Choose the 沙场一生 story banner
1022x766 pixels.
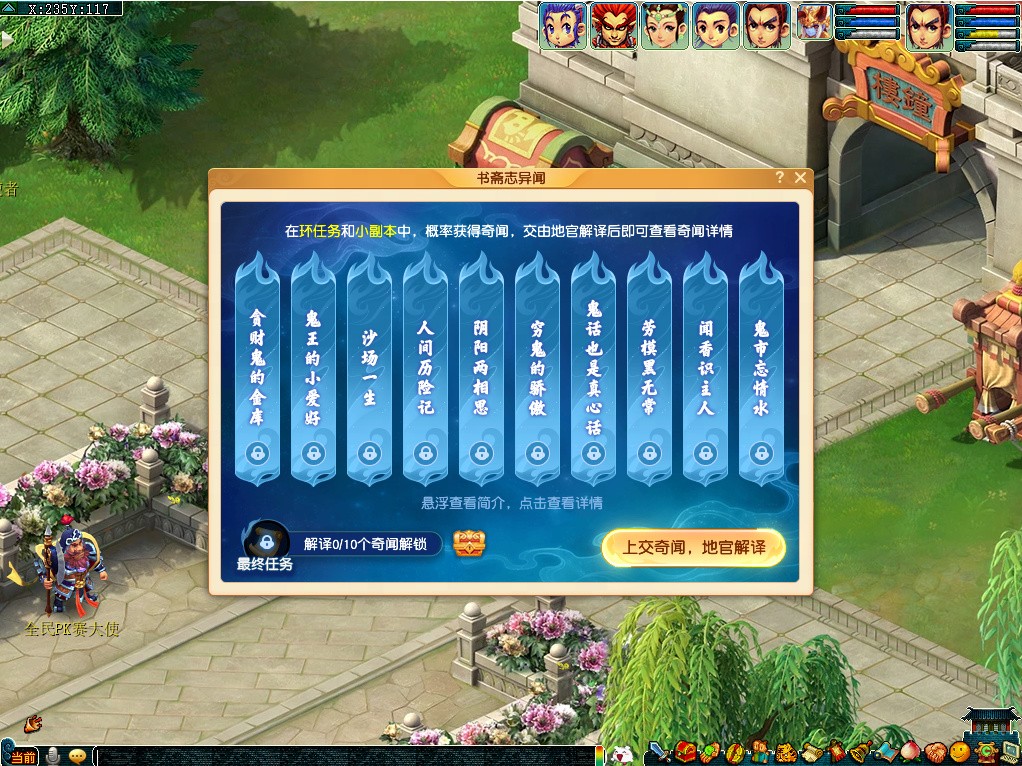tap(370, 370)
